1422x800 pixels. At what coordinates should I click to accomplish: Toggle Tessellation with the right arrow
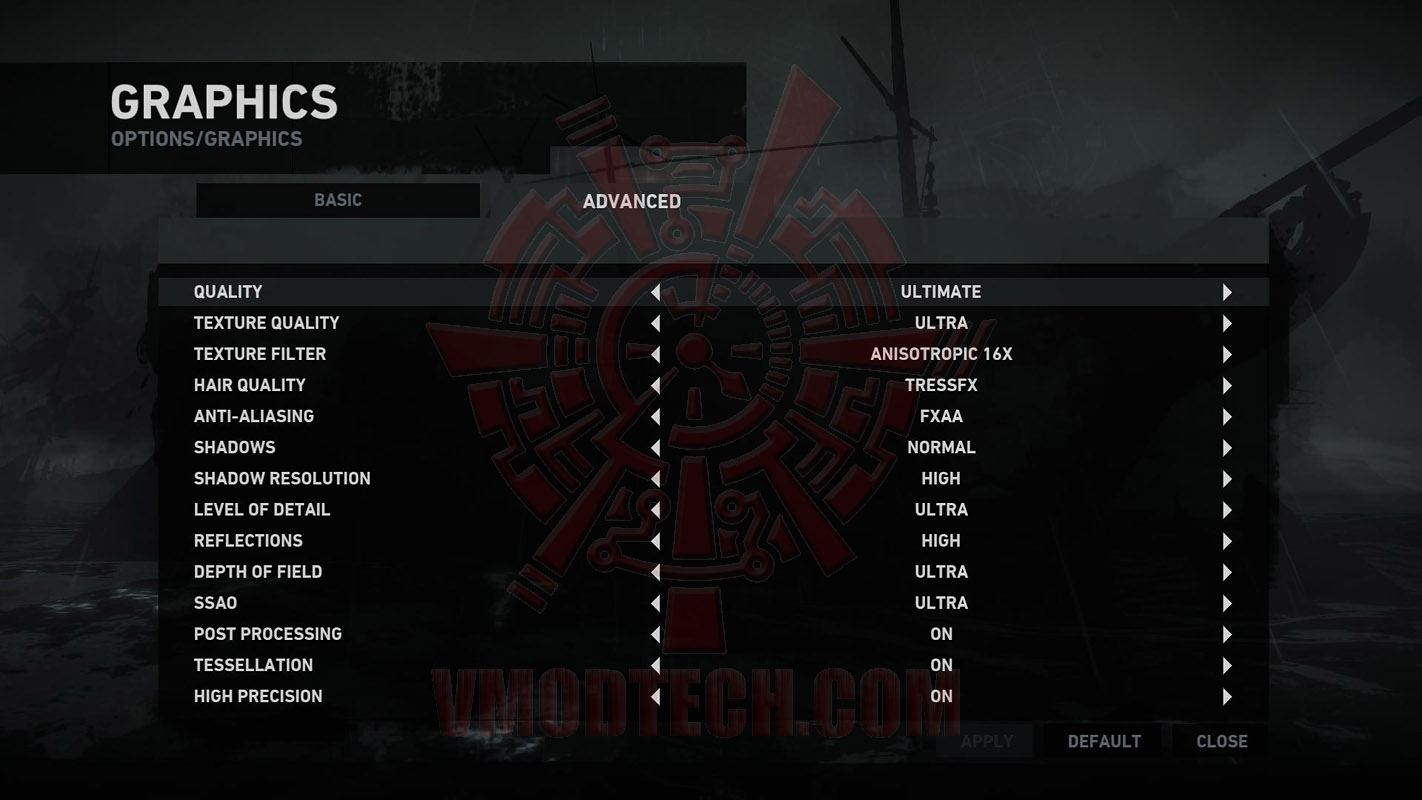pyautogui.click(x=1227, y=666)
